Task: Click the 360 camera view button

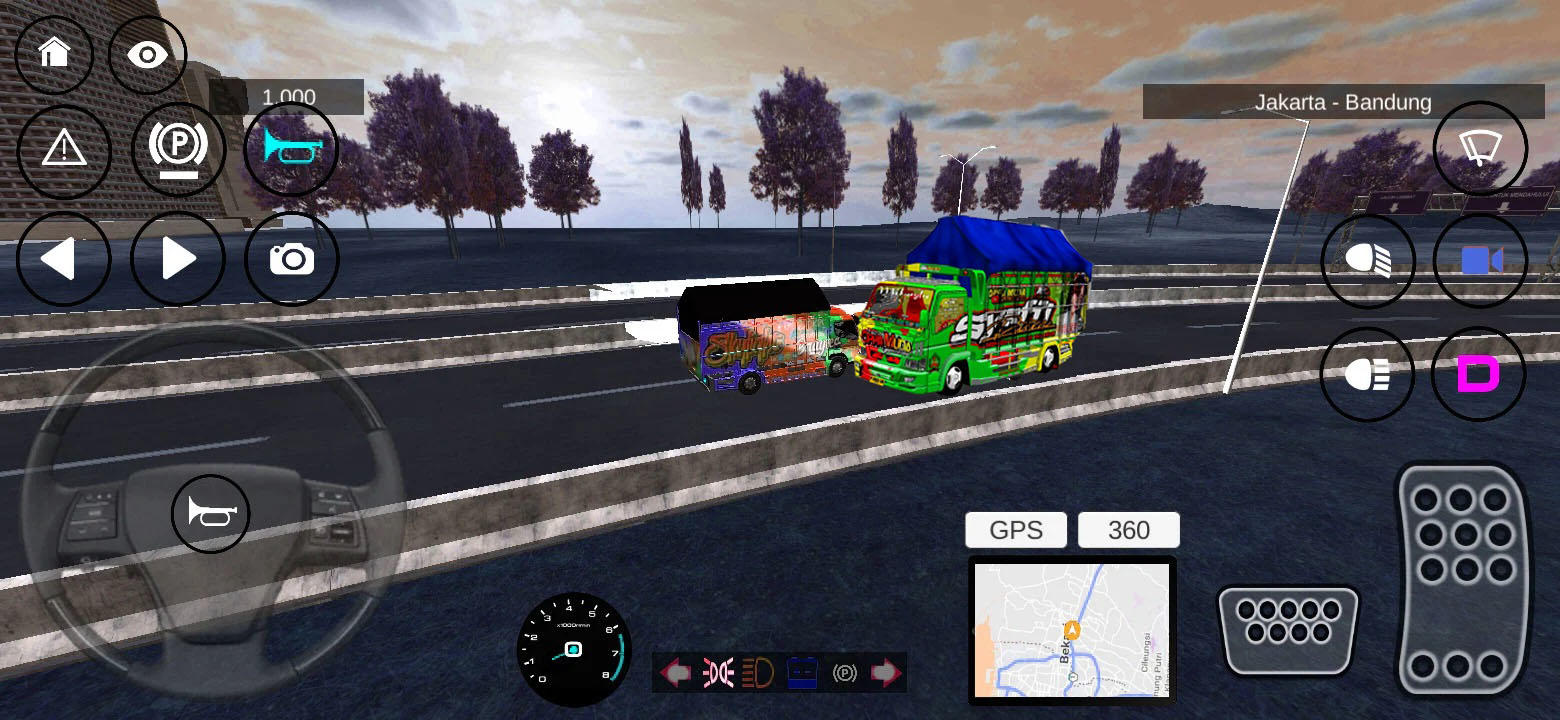Action: [x=1129, y=530]
